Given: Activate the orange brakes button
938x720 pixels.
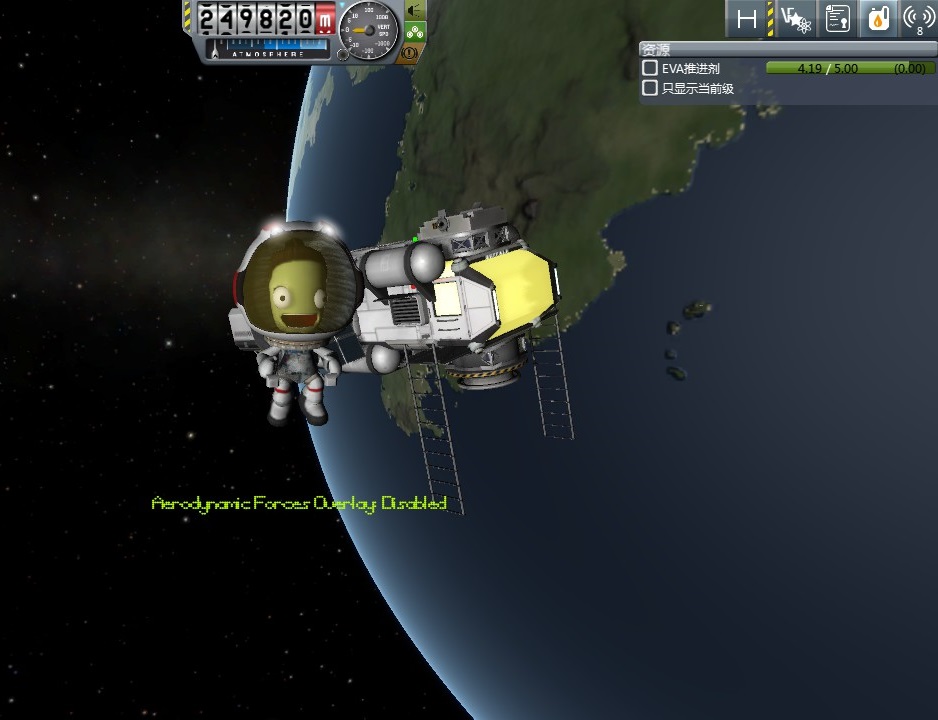Looking at the screenshot, I should click(410, 54).
